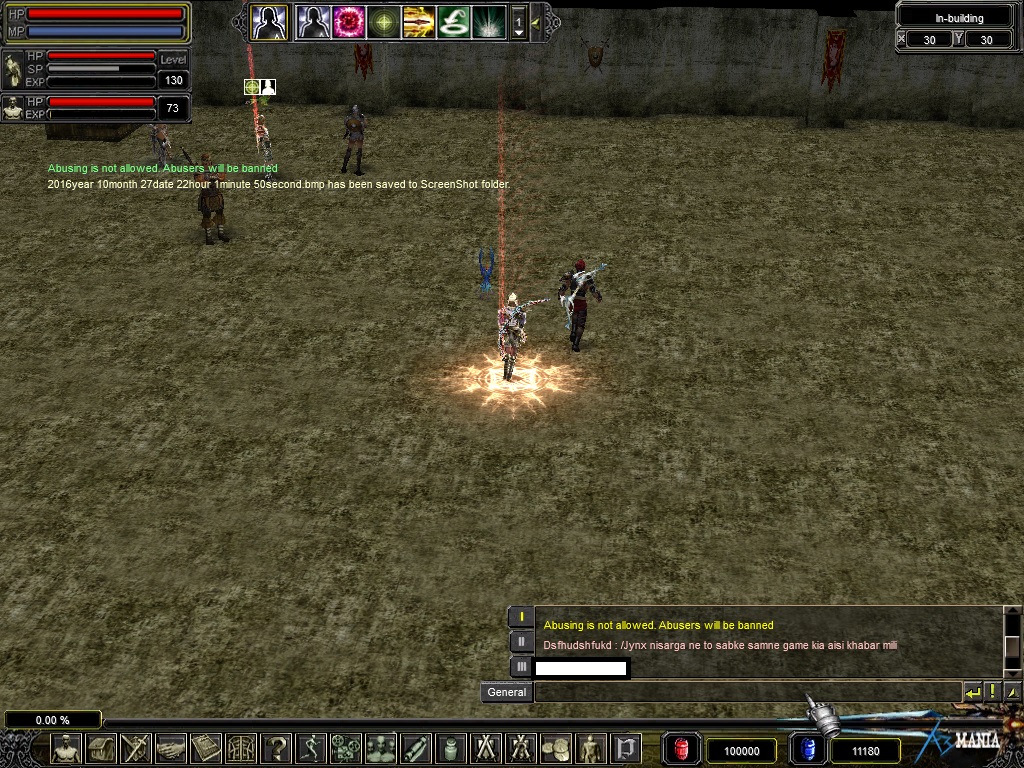1024x768 pixels.
Task: Open the handshake trade icon
Action: coord(170,748)
